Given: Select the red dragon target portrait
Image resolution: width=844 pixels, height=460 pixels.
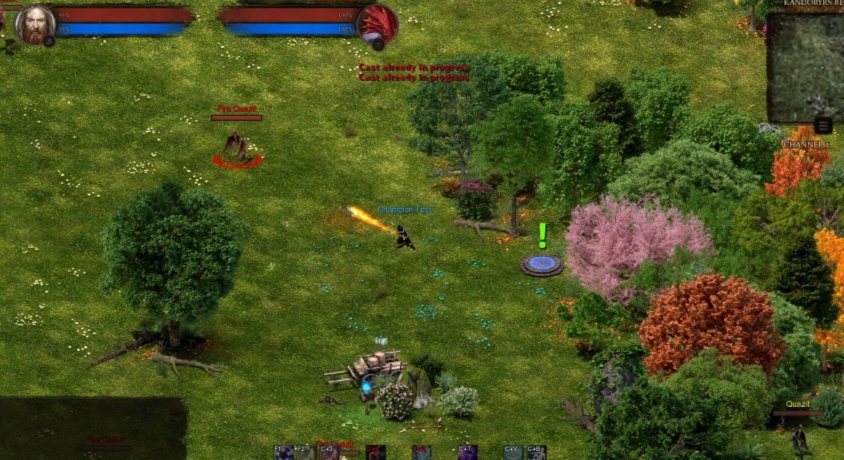Looking at the screenshot, I should tap(378, 25).
